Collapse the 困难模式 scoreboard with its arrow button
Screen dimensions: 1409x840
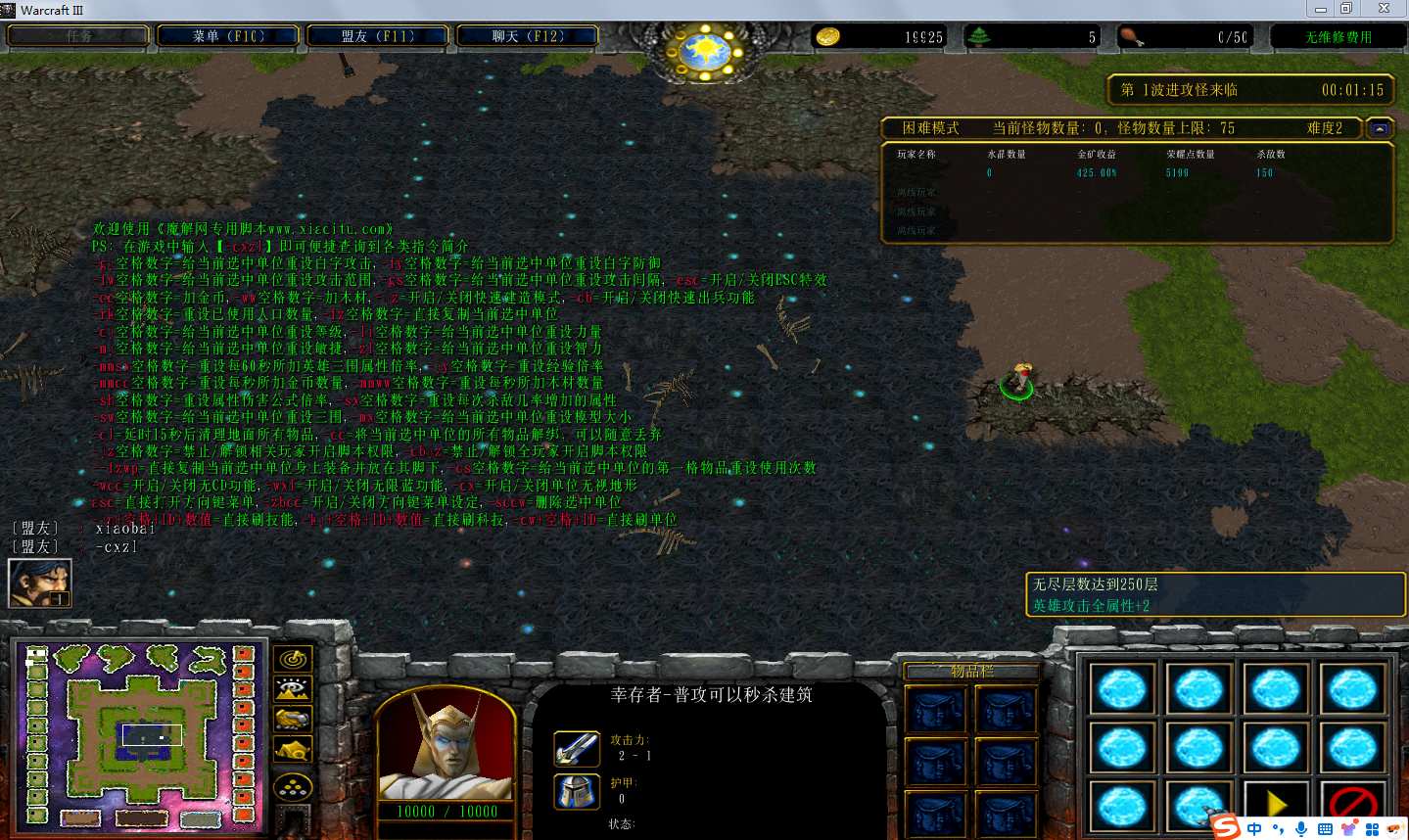(1380, 128)
